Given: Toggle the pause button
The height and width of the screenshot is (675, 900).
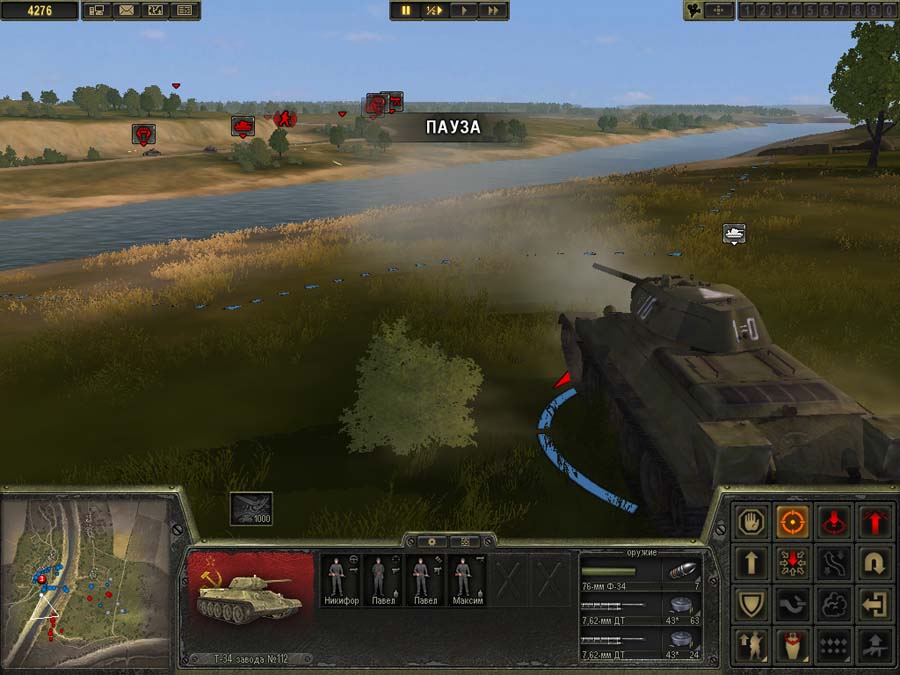Looking at the screenshot, I should pyautogui.click(x=406, y=10).
